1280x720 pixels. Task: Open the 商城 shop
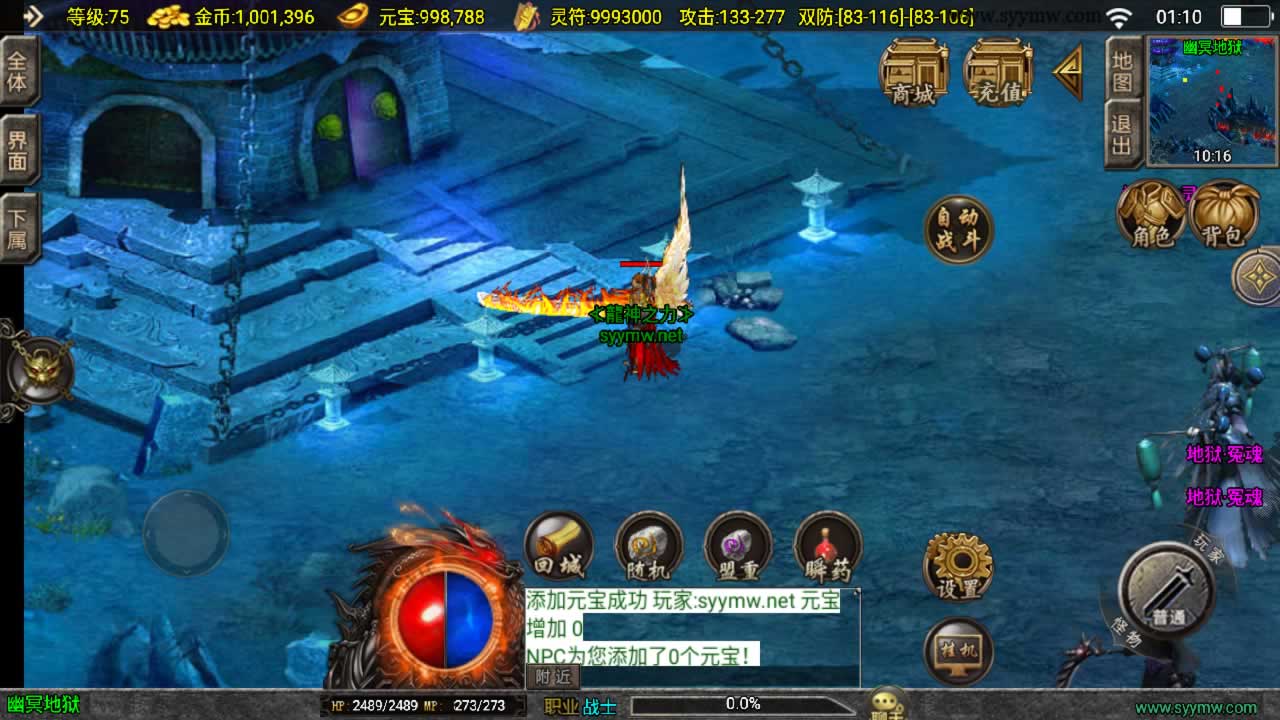click(x=913, y=71)
